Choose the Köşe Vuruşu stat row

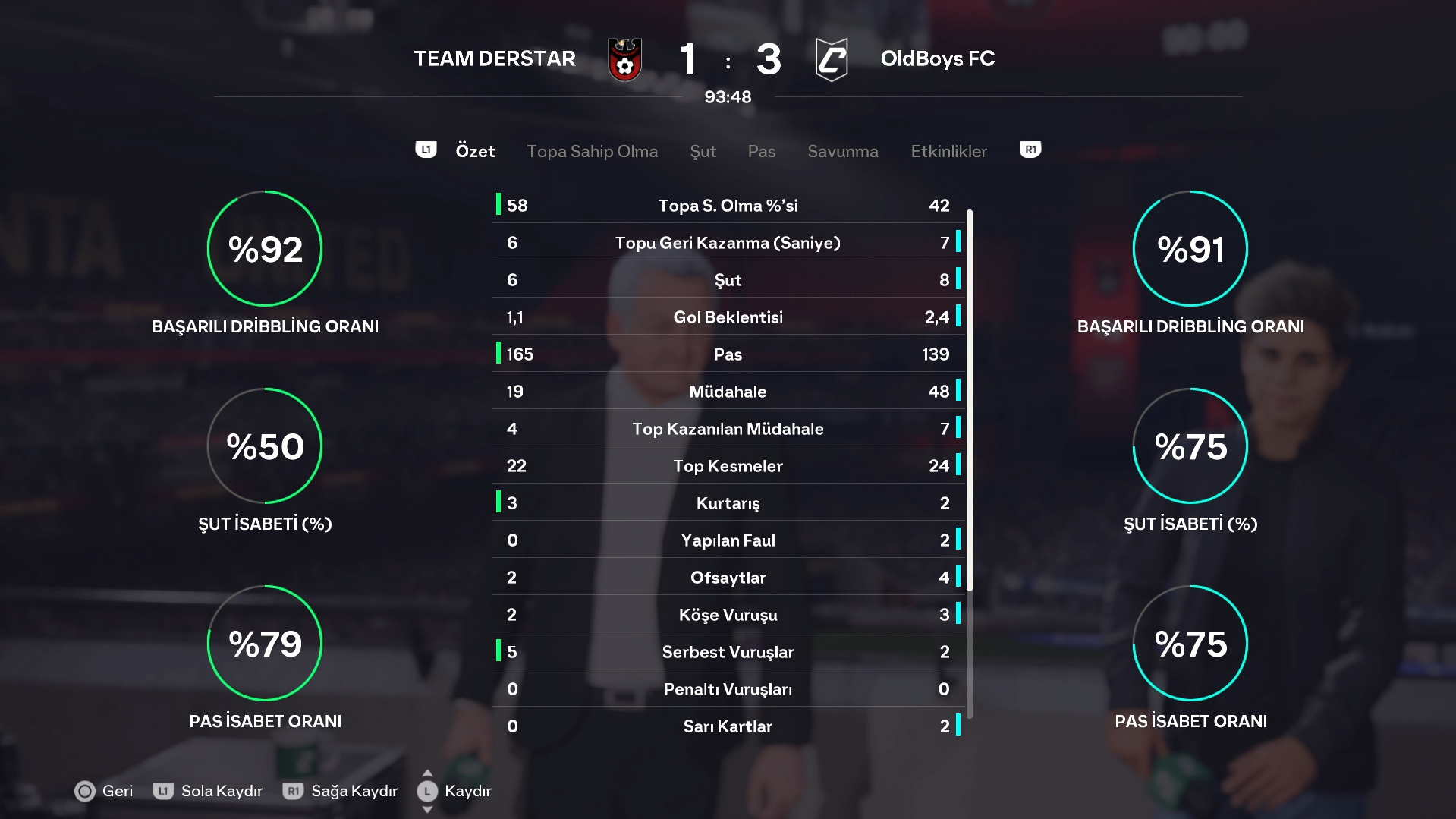pyautogui.click(x=728, y=615)
